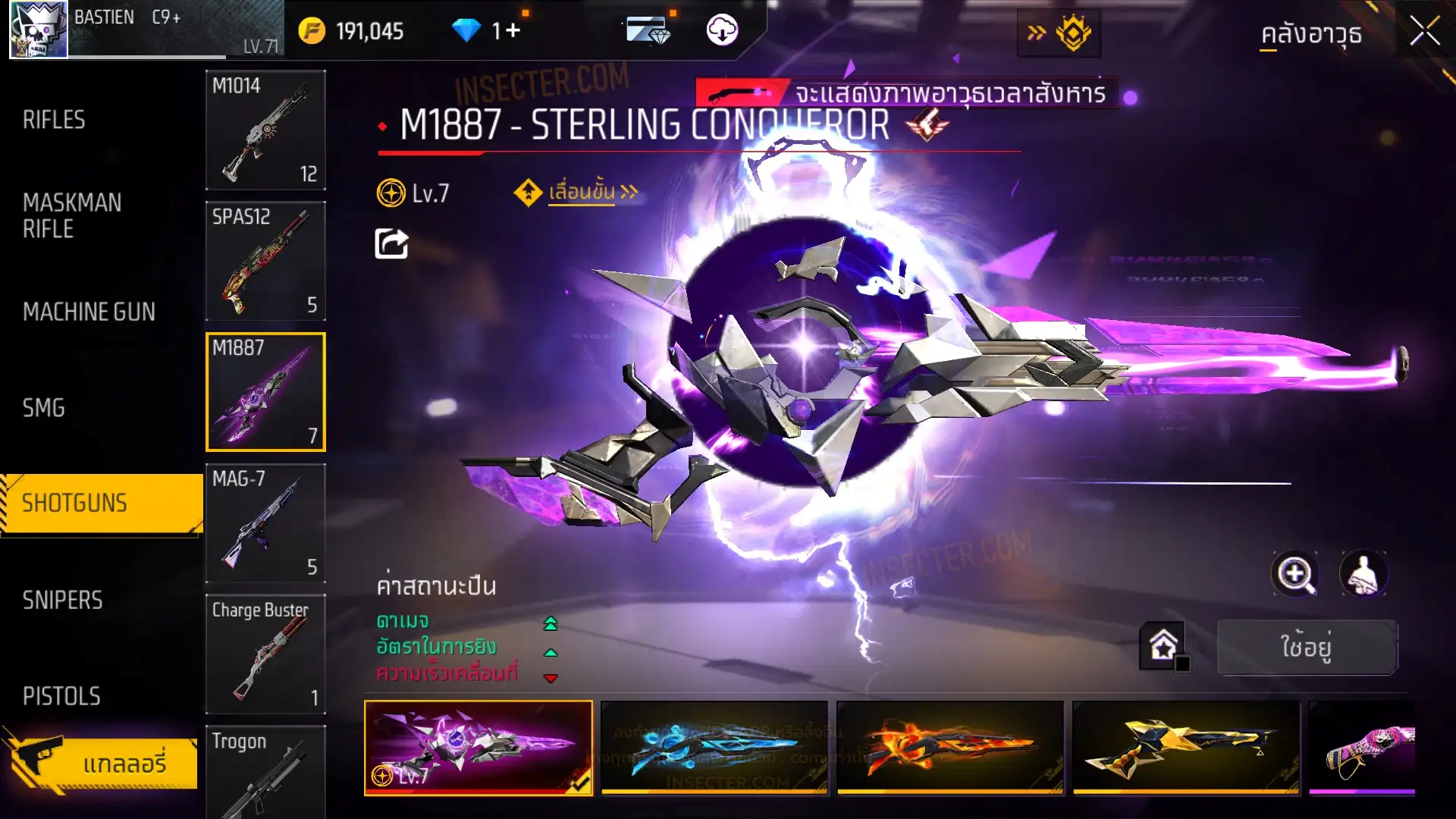Share the Sterling Conqueror skin
1456x819 pixels.
391,244
